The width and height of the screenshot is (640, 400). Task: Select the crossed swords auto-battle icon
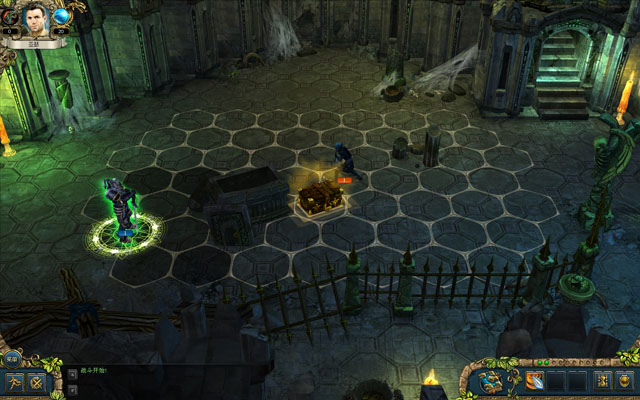click(38, 382)
